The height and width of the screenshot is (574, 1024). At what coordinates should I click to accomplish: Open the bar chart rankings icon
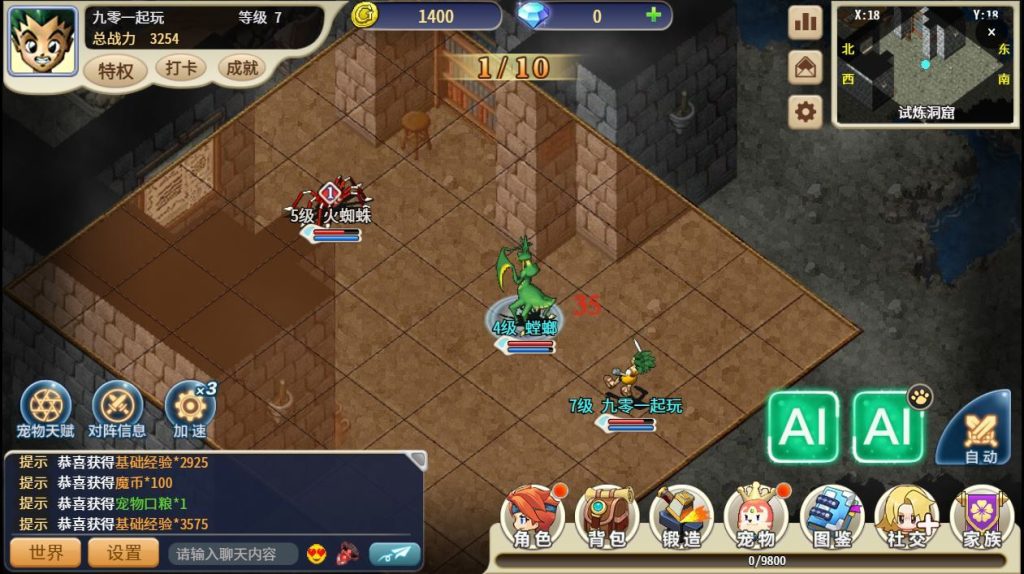[x=805, y=22]
